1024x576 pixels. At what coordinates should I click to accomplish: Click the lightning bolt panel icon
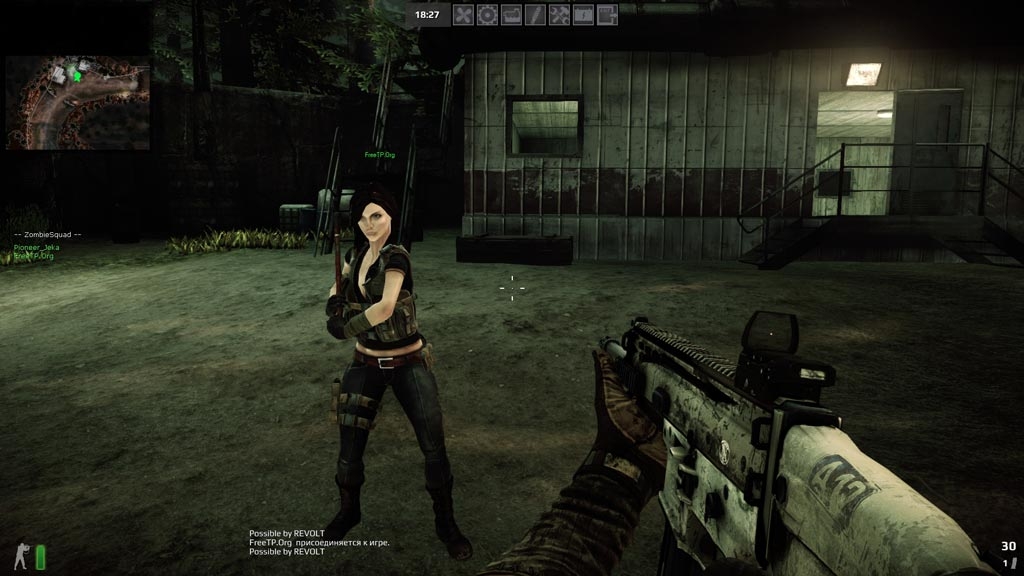tap(583, 15)
